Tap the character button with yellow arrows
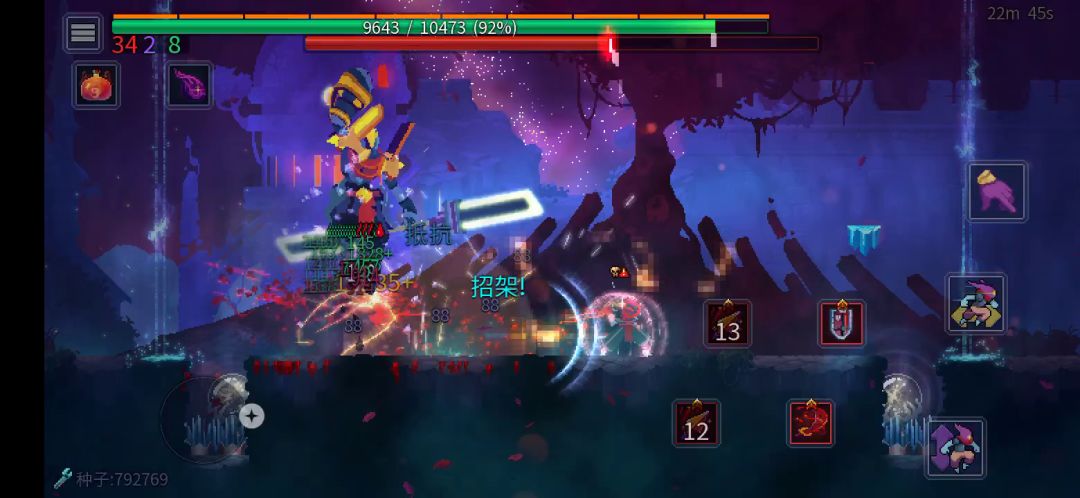This screenshot has width=1080, height=498. pyautogui.click(x=975, y=304)
